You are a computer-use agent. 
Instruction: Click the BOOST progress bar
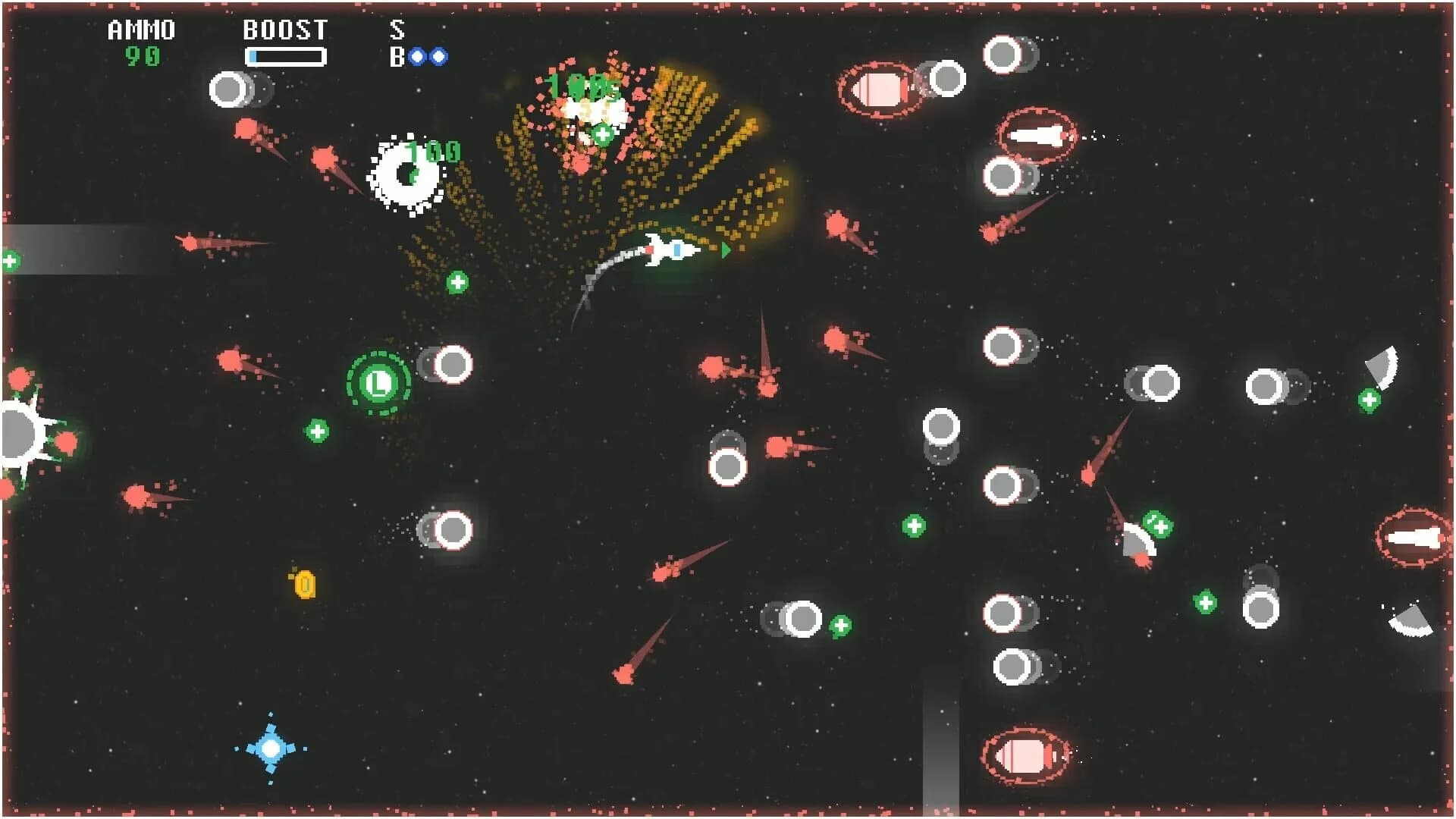[286, 55]
